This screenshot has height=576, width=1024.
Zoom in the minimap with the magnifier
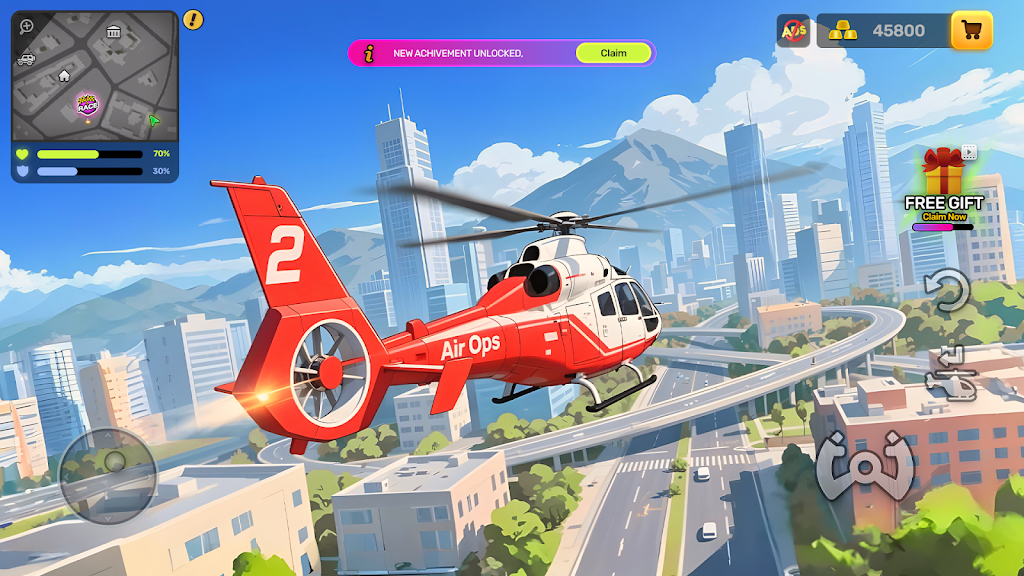(26, 27)
